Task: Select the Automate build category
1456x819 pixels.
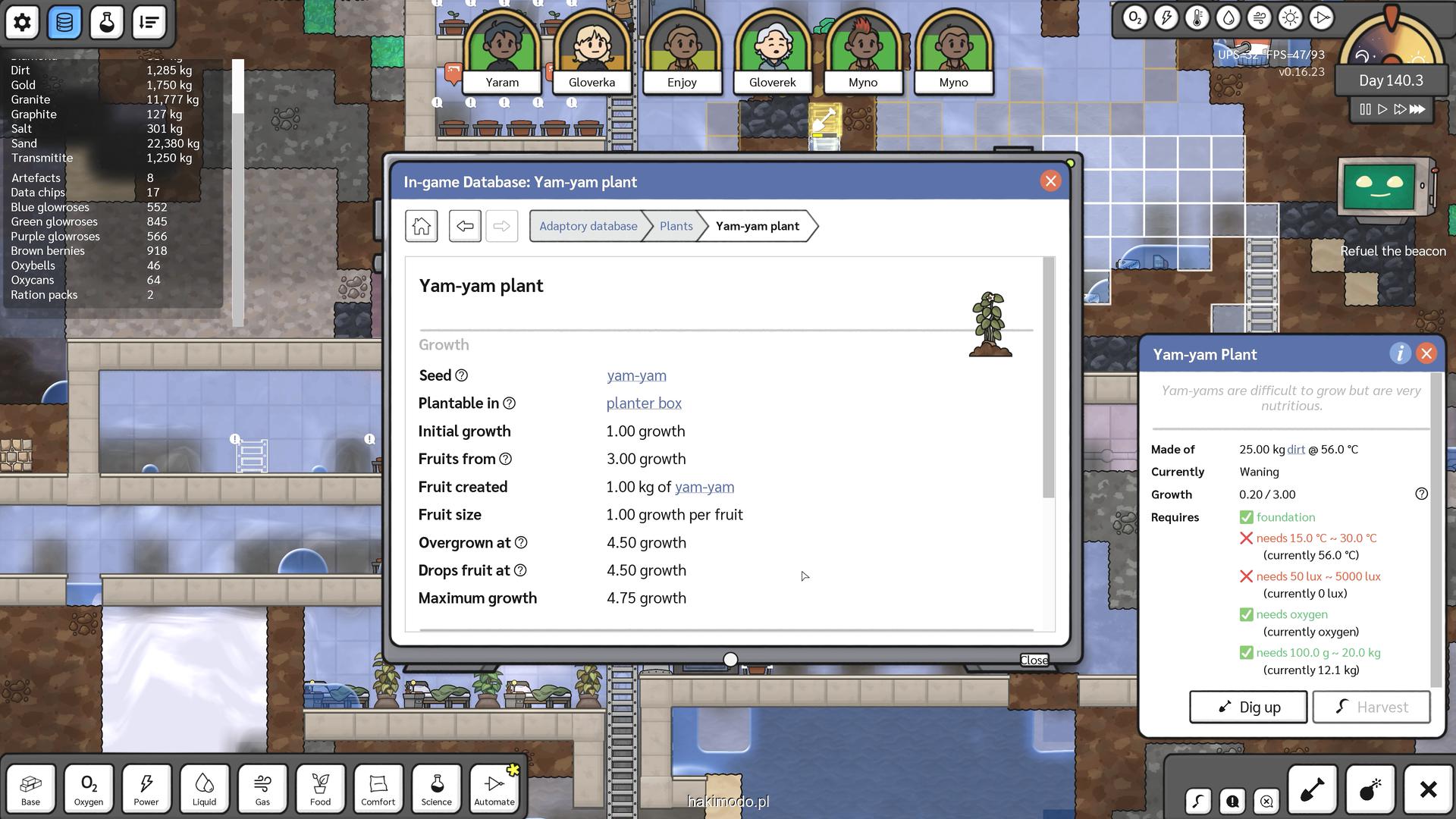Action: coord(494,788)
